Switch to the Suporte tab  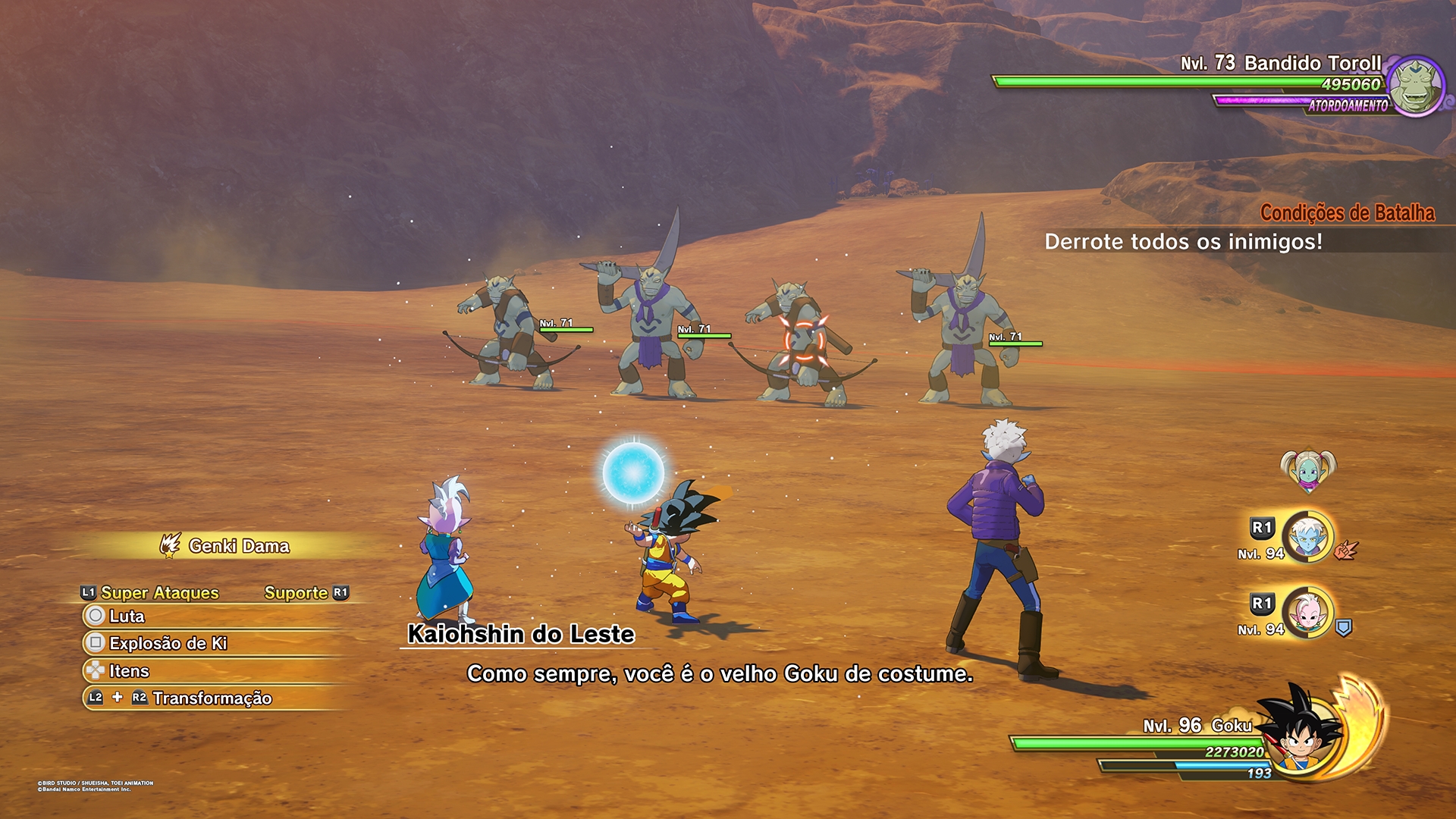(x=297, y=593)
